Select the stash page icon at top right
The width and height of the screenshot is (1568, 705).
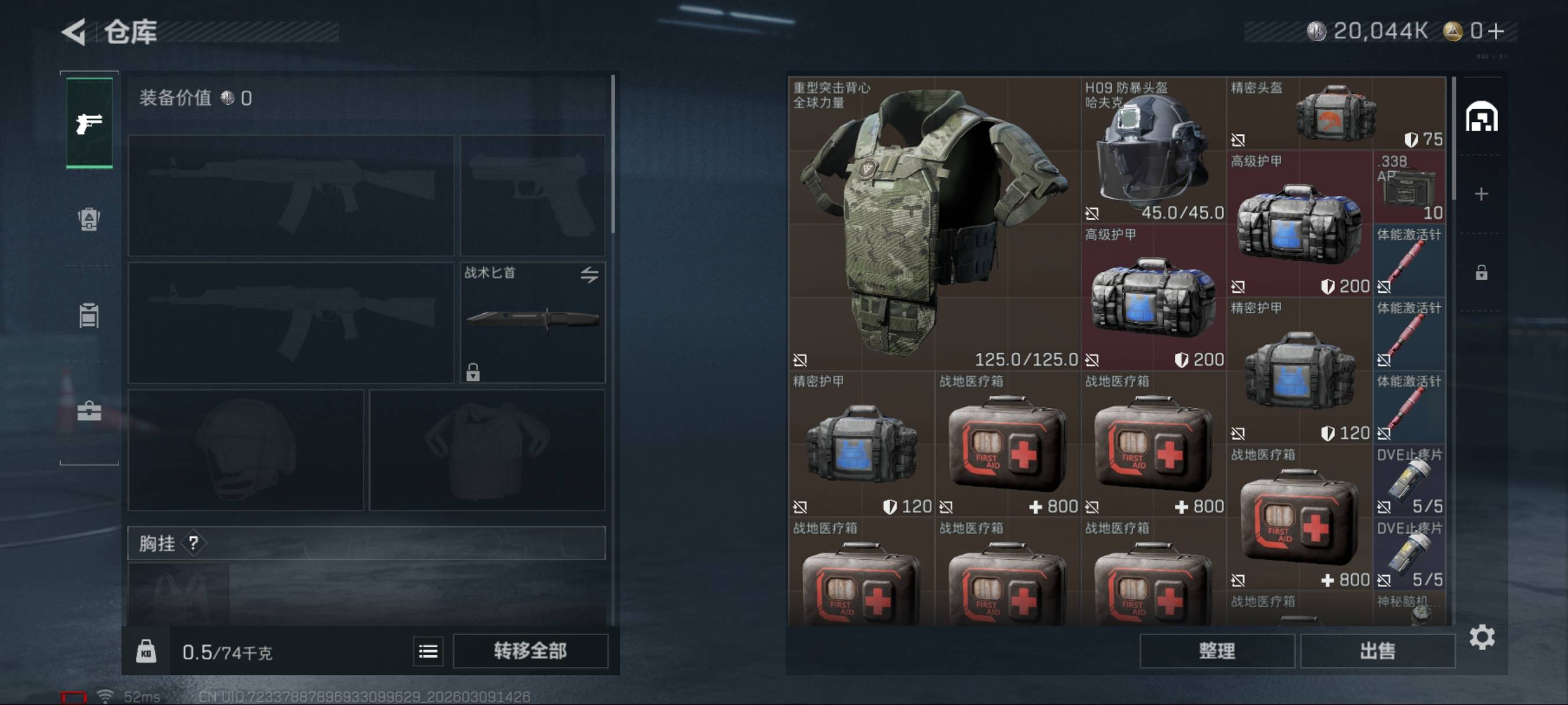tap(1481, 117)
